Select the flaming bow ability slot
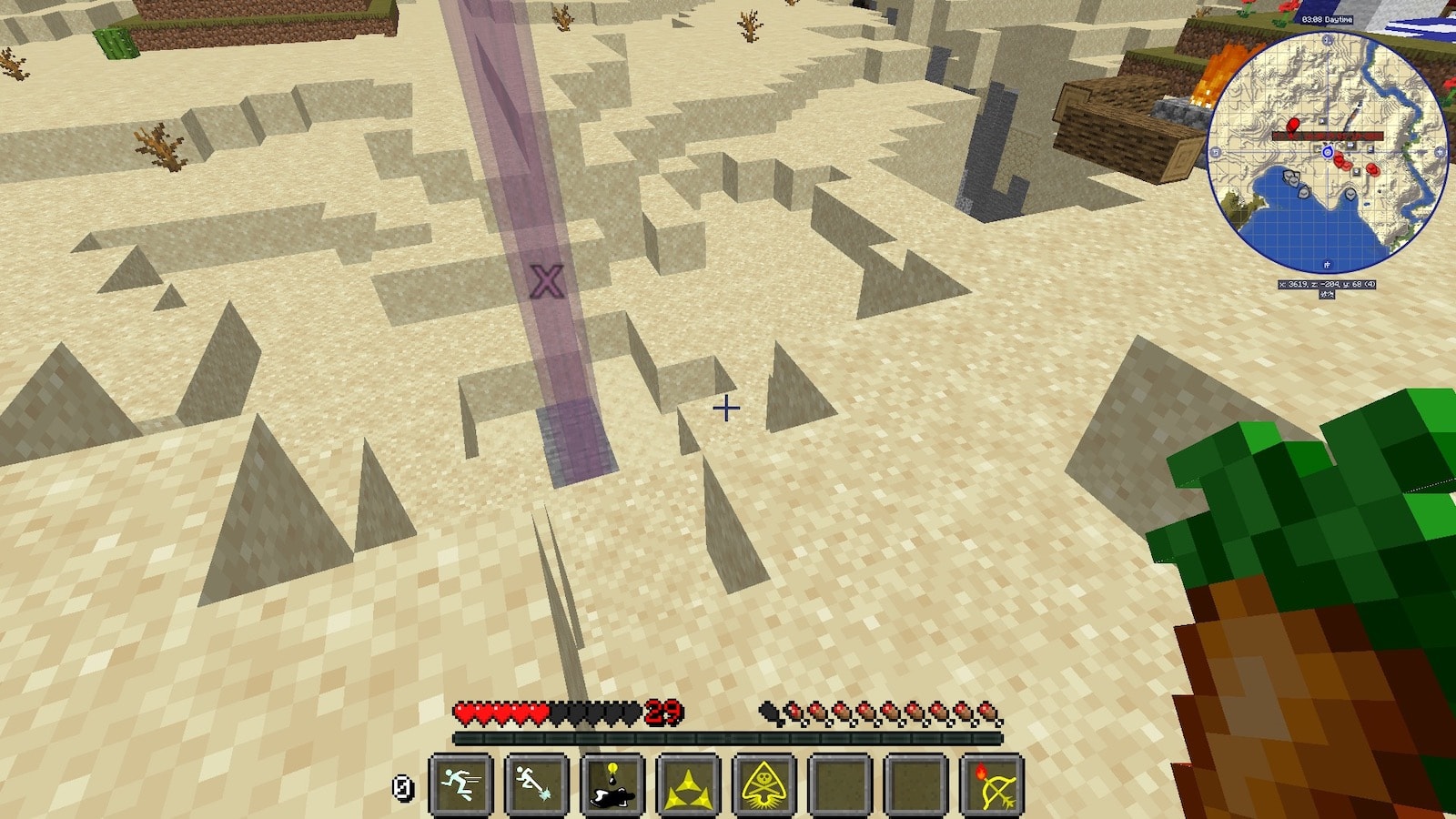 coord(992,784)
